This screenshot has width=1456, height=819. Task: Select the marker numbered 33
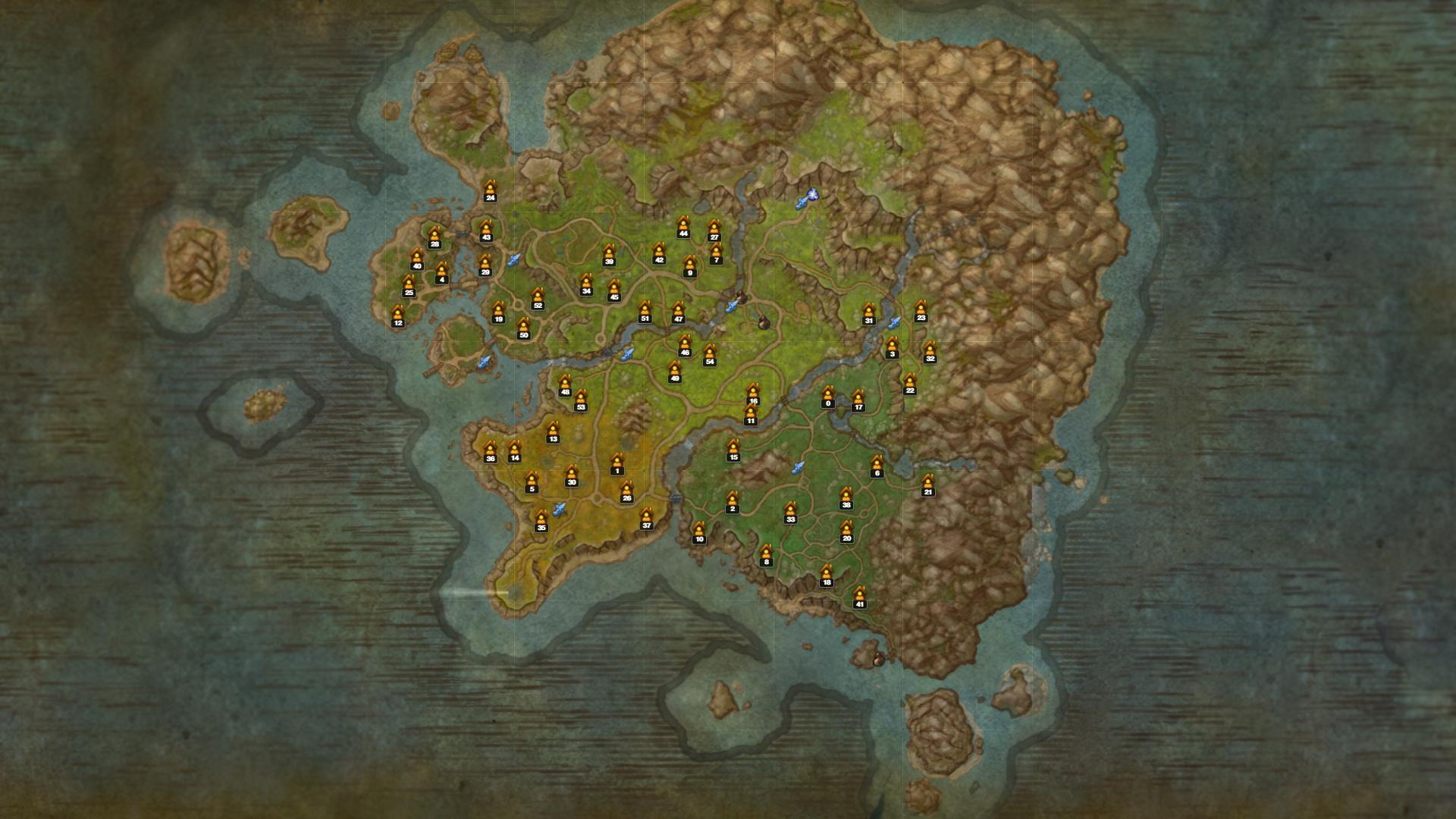click(790, 512)
